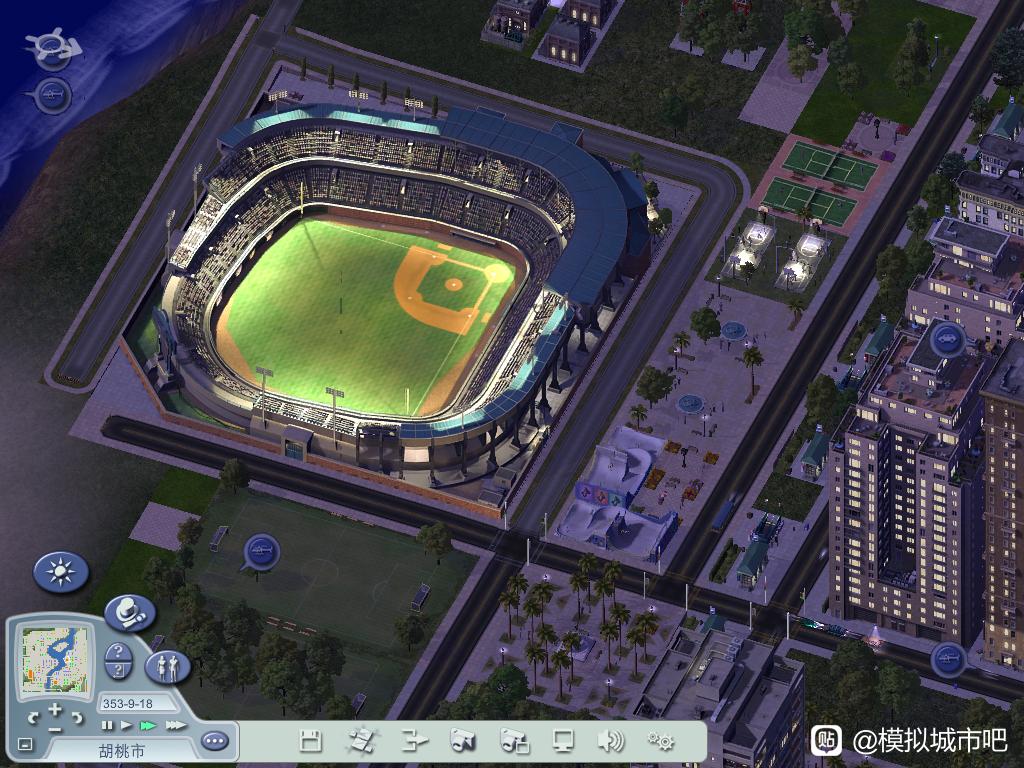The height and width of the screenshot is (768, 1024).
Task: Zoom in with the plus button
Action: click(x=54, y=711)
